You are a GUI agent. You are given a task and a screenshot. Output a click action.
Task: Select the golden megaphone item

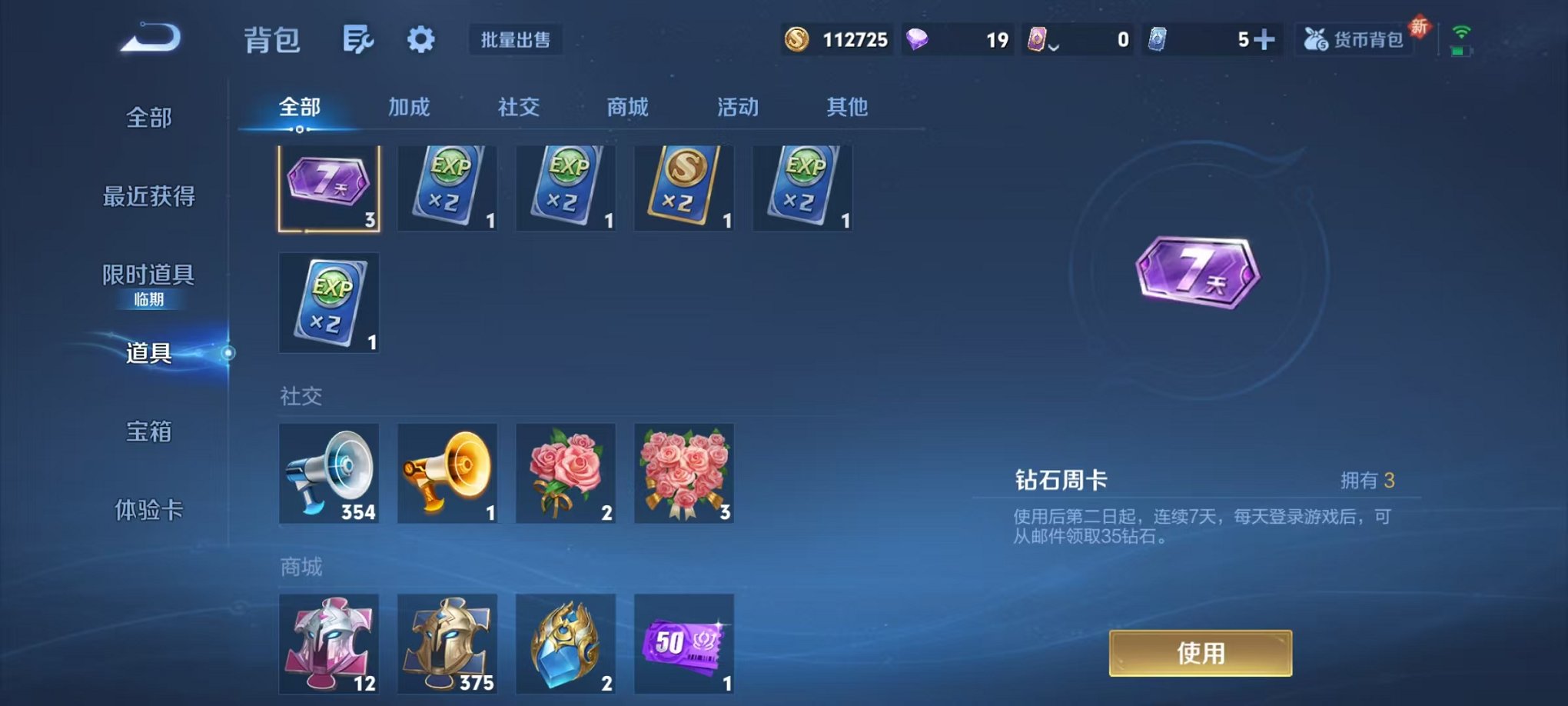(447, 472)
